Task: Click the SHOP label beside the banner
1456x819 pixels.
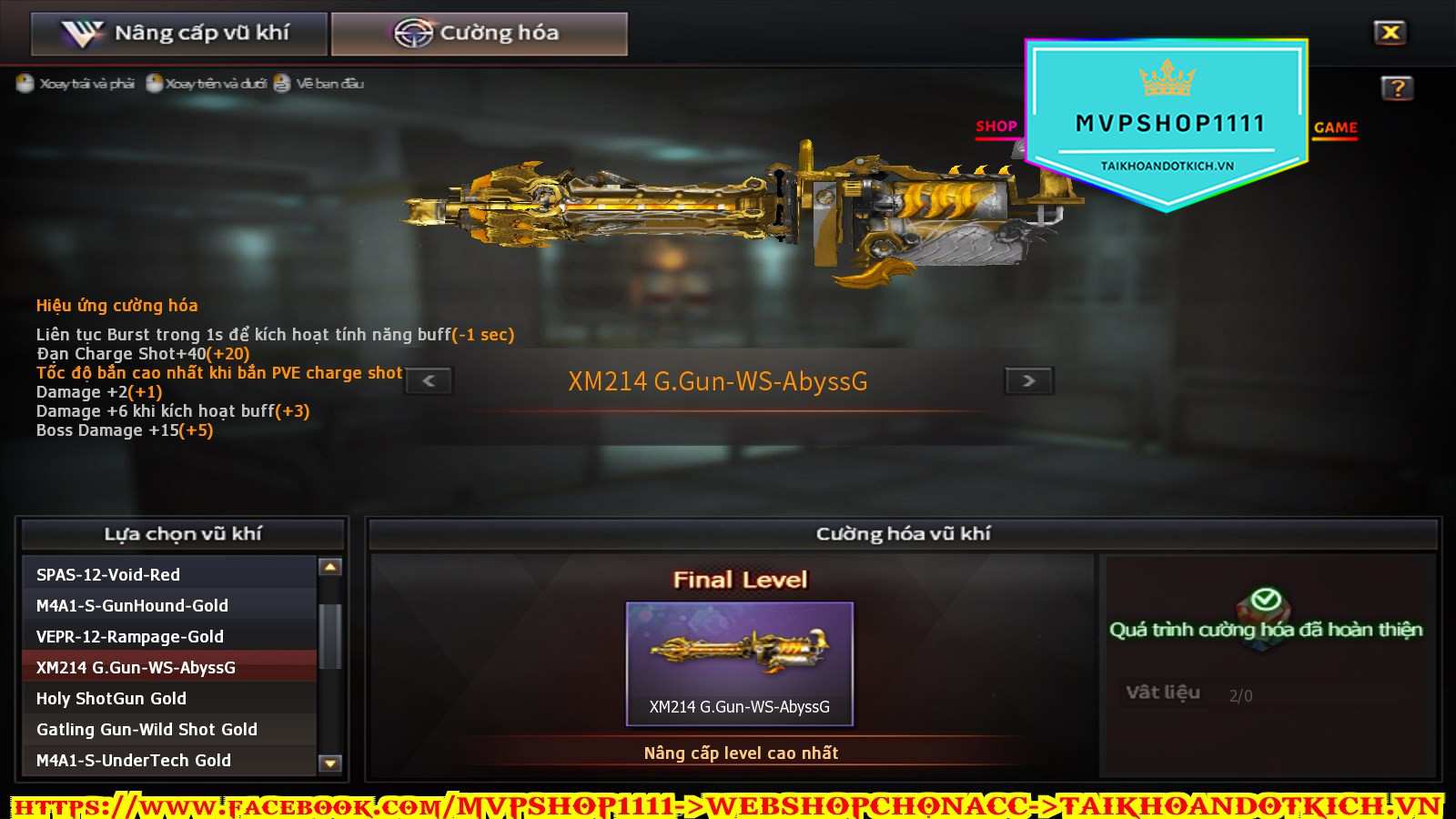Action: pyautogui.click(x=996, y=126)
